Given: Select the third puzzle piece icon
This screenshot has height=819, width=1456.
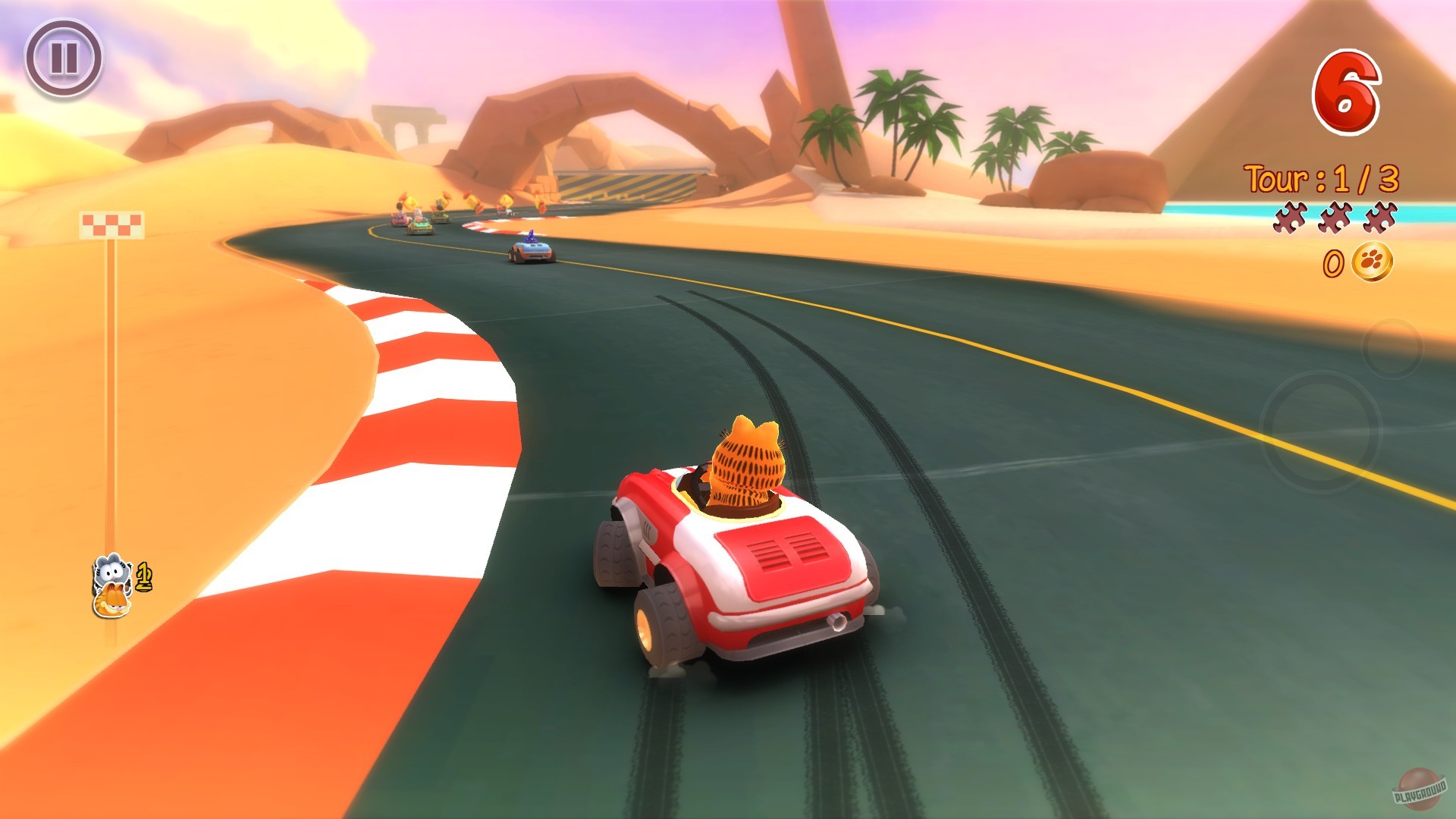Looking at the screenshot, I should coord(1379,218).
